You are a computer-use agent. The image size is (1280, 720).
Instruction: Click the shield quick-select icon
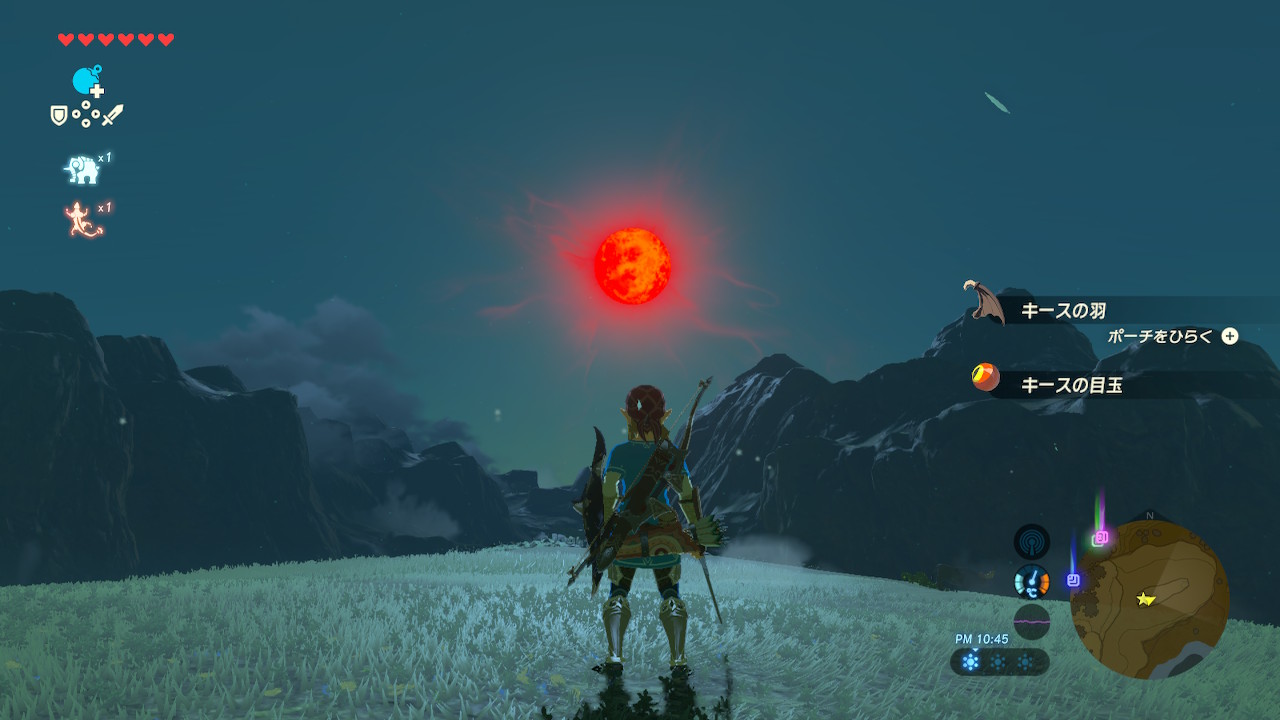(x=59, y=116)
